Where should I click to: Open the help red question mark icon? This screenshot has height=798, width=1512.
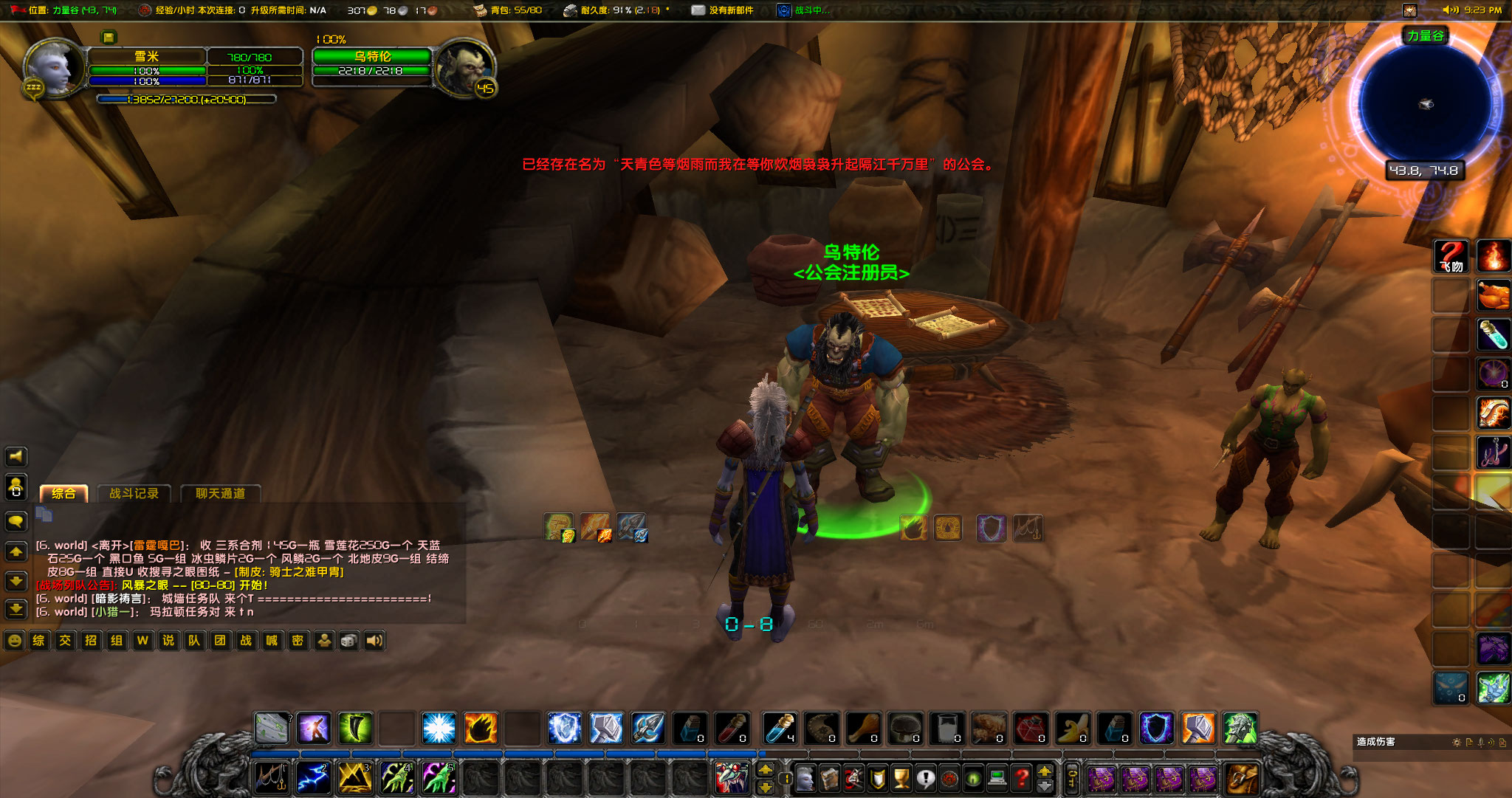[x=1022, y=779]
